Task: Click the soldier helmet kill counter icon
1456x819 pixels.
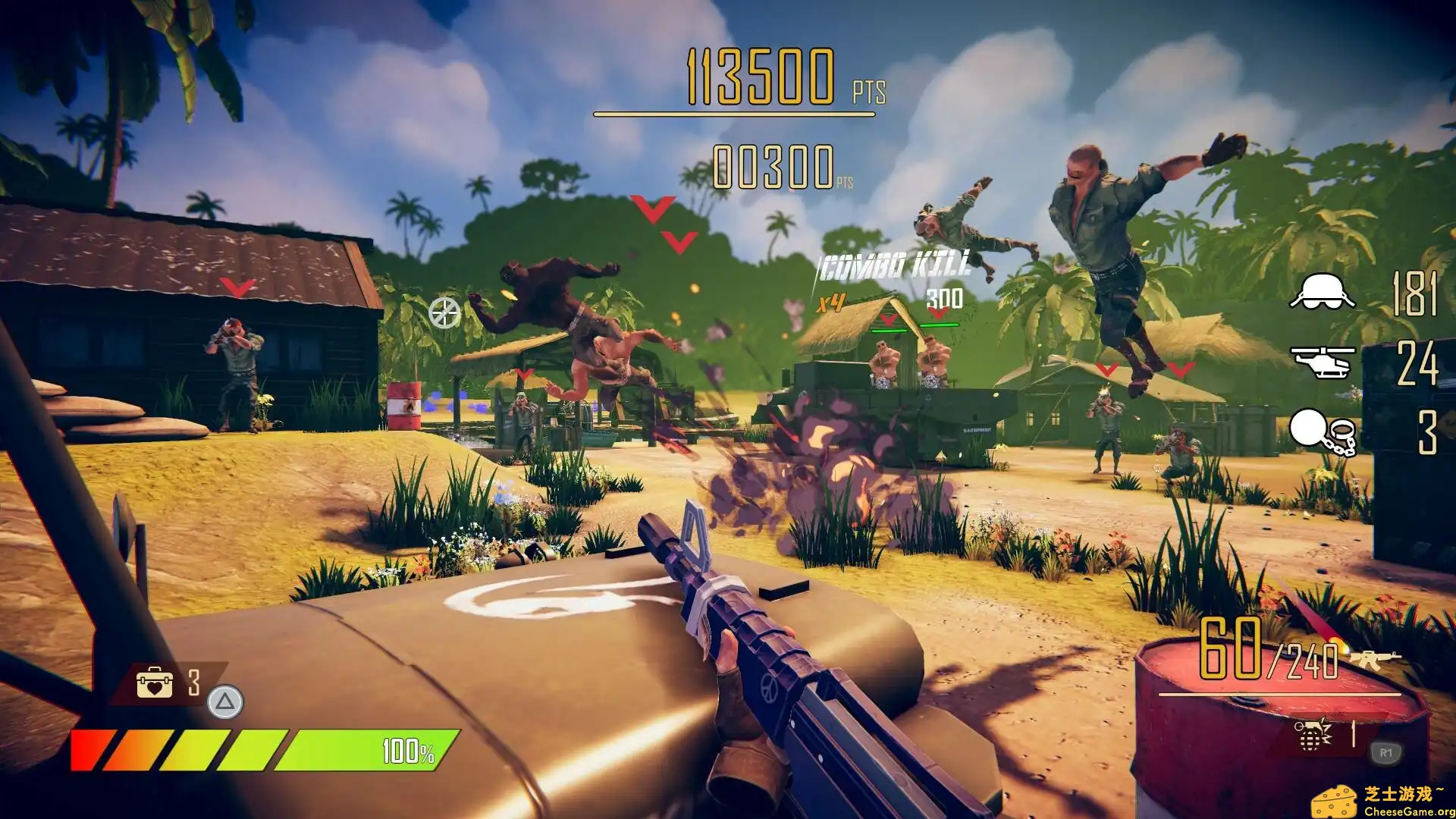Action: pyautogui.click(x=1323, y=293)
